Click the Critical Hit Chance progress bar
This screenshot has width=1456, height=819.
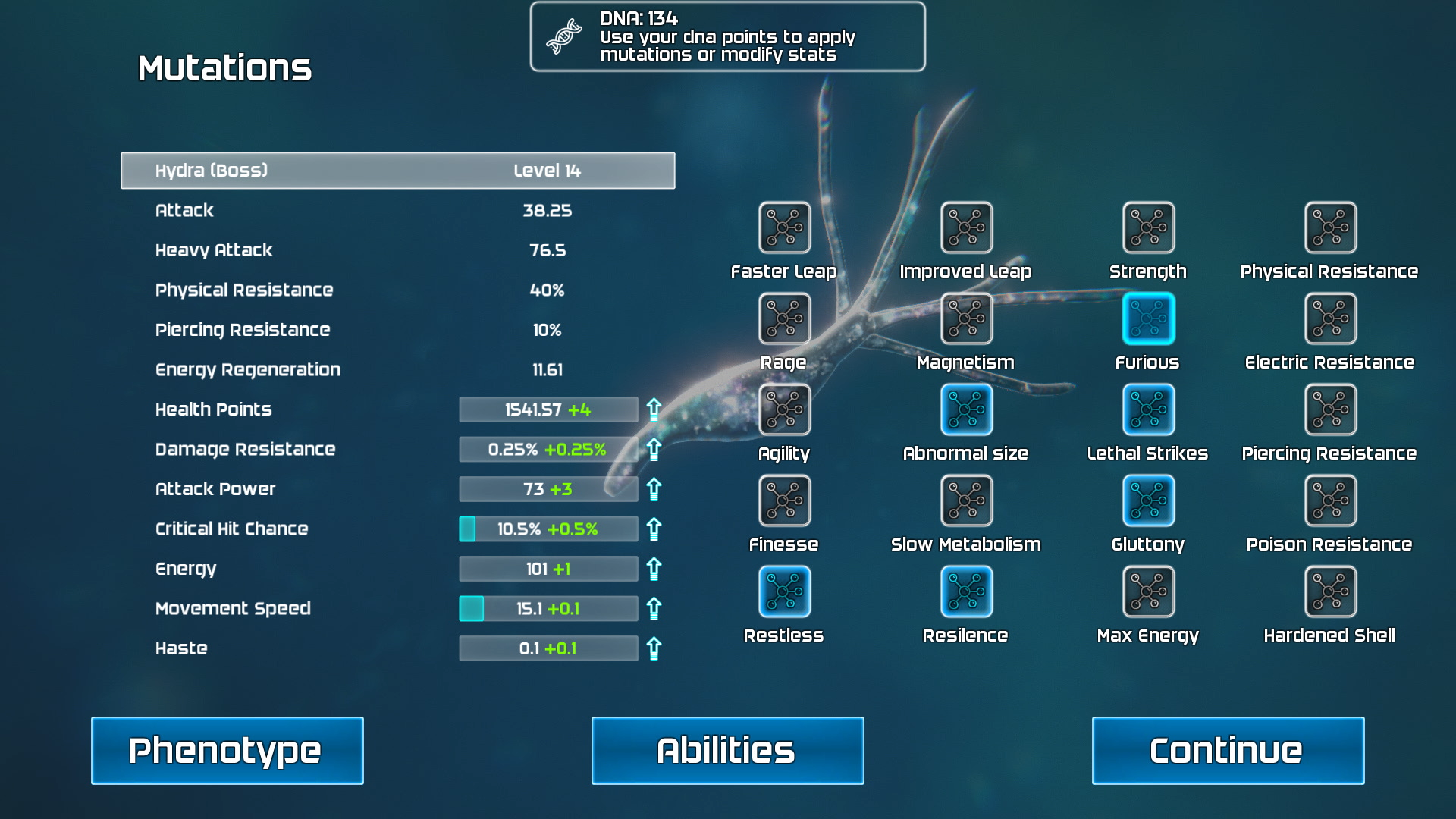click(x=548, y=529)
